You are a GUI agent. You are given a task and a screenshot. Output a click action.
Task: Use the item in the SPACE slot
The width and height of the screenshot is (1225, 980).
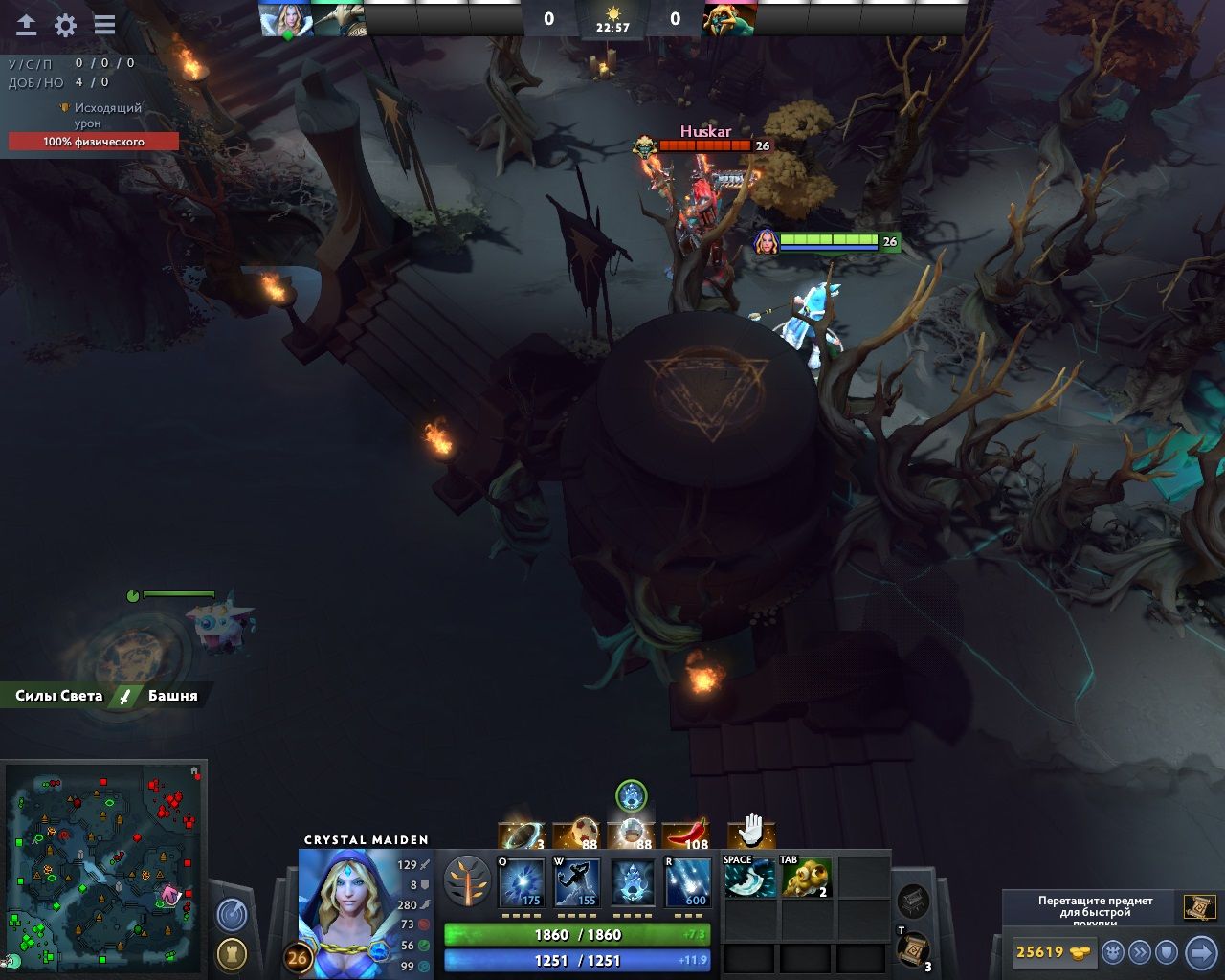749,878
